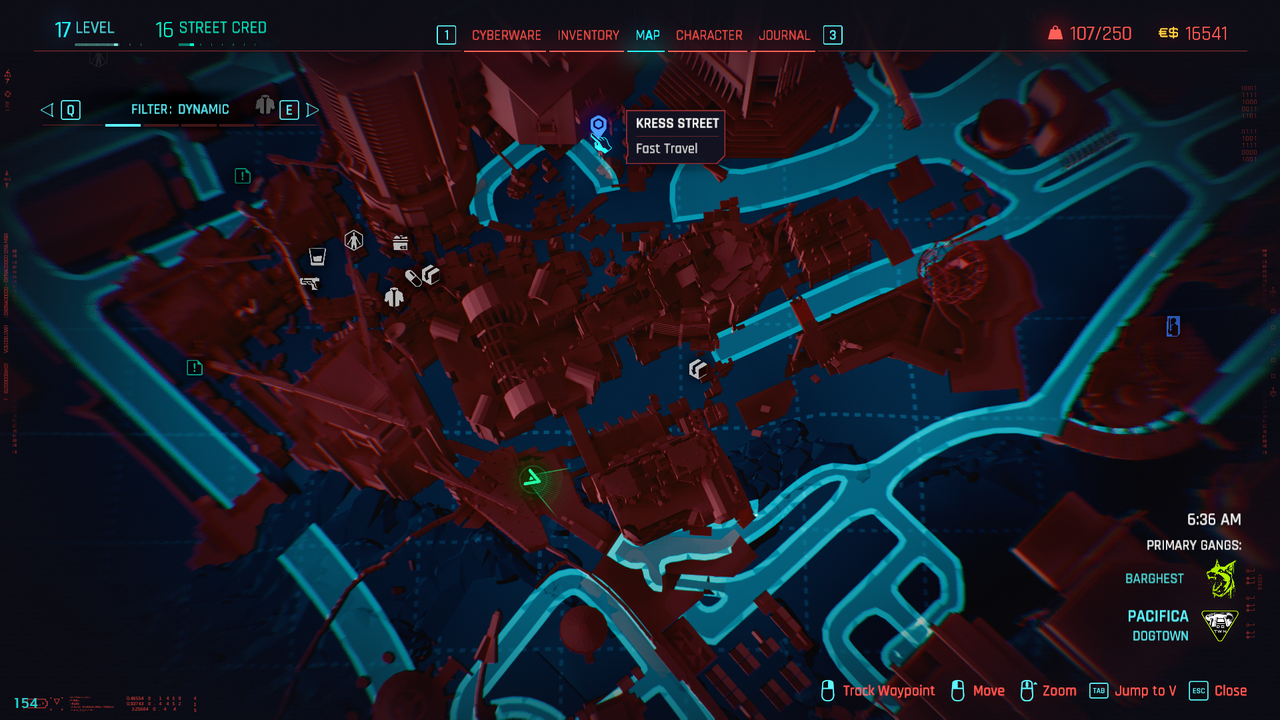This screenshot has width=1280, height=720.
Task: Select the blue door marker on the map
Action: [1173, 326]
